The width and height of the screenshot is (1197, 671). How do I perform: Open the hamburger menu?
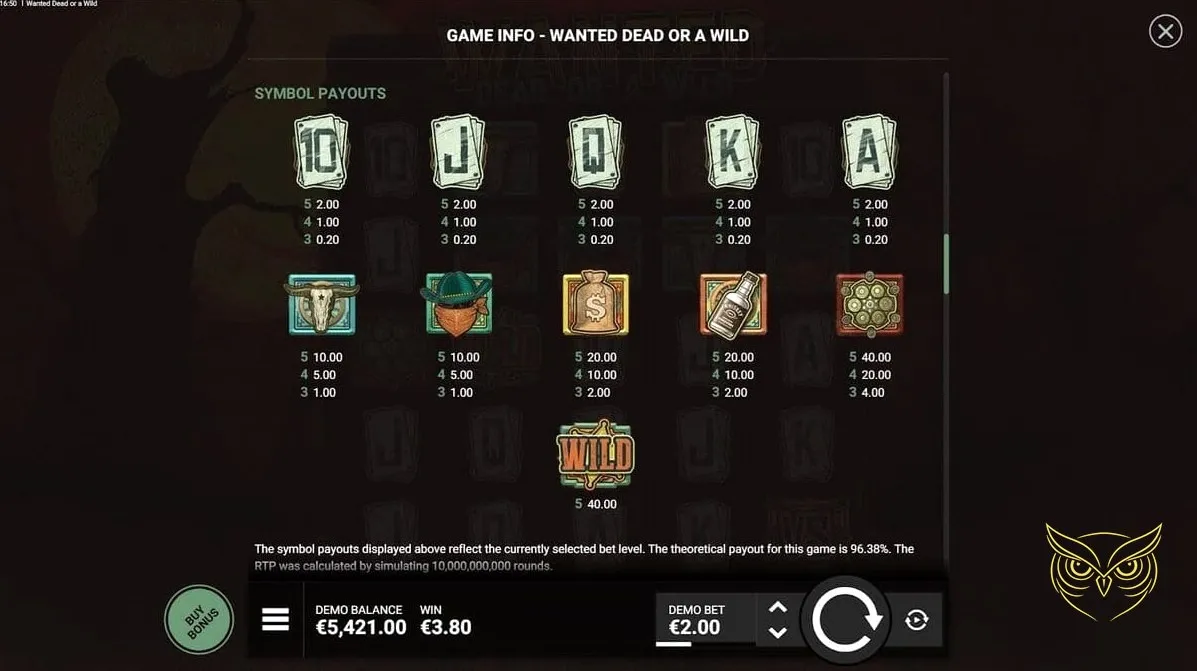coord(275,620)
